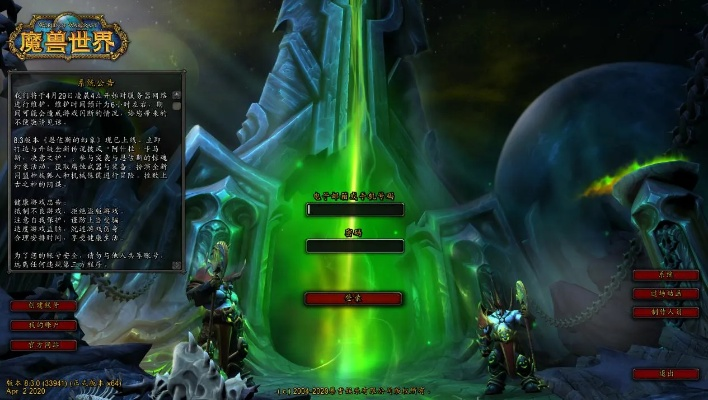Click the email or phone number field
The image size is (708, 400).
tap(354, 210)
